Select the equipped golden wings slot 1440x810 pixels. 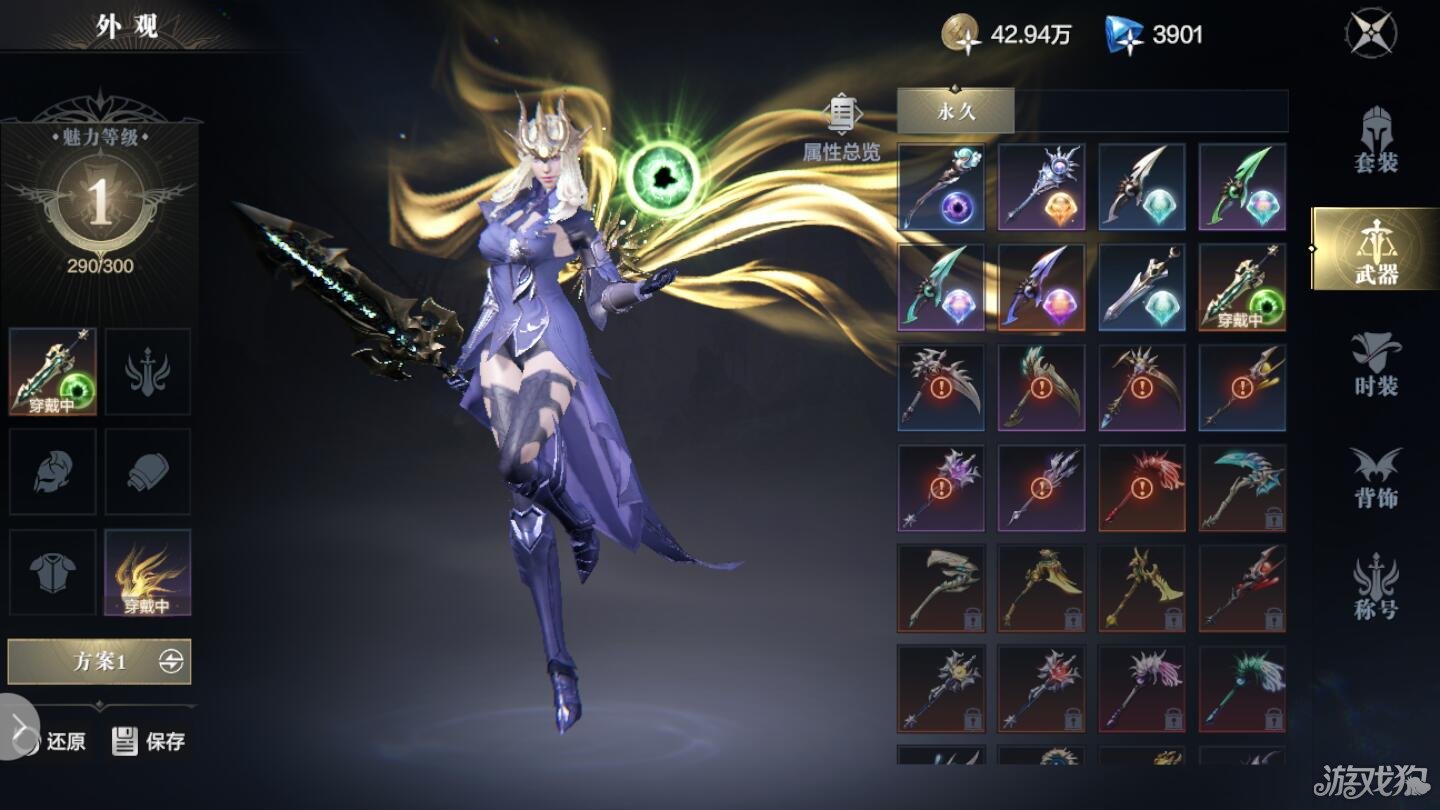pyautogui.click(x=148, y=572)
